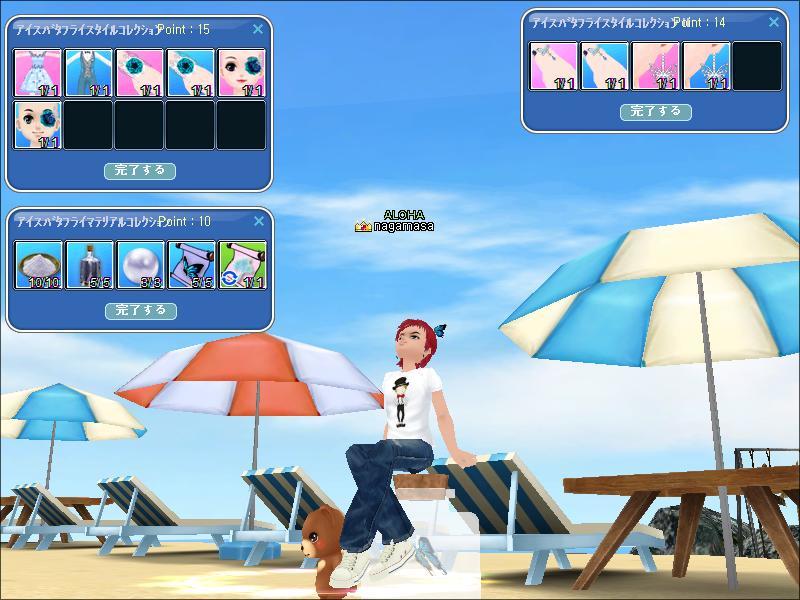Choose the blue rose corsage on pink background
Image resolution: width=800 pixels, height=600 pixels.
140,73
